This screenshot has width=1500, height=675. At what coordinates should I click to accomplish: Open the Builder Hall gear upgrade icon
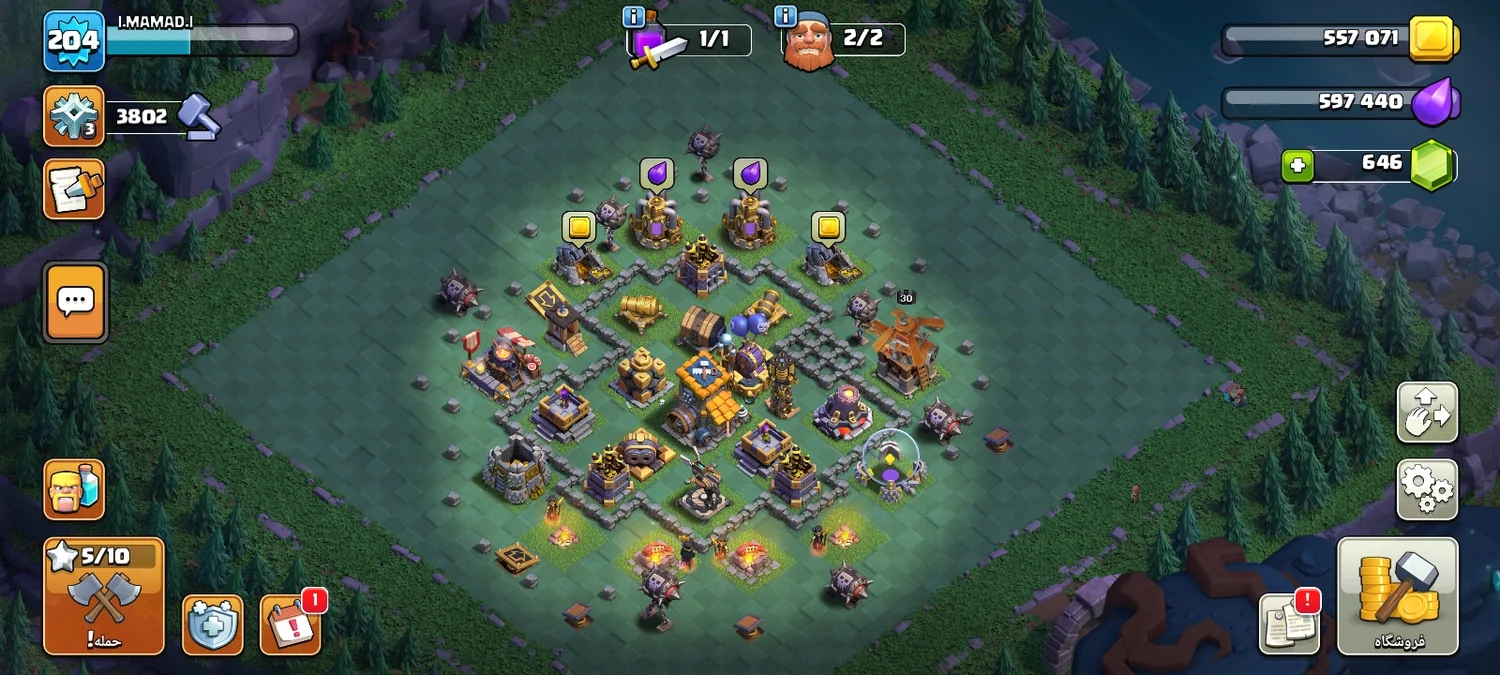(x=74, y=116)
